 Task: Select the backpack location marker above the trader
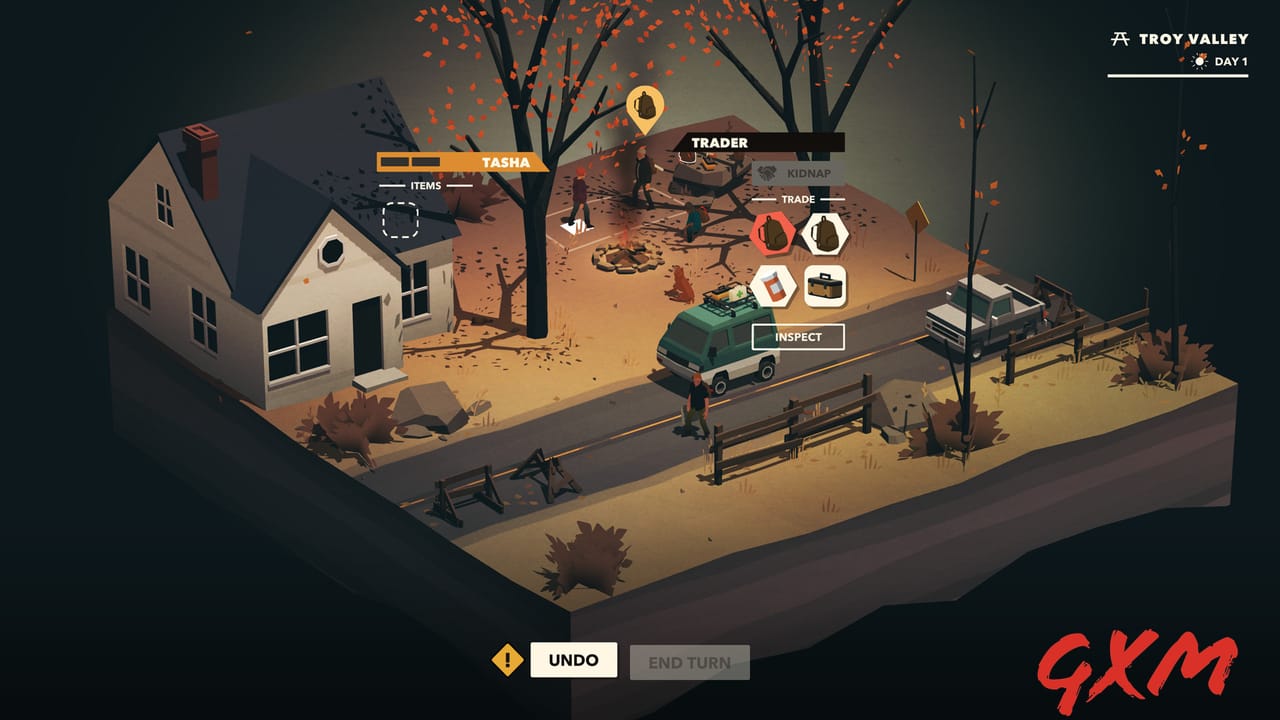point(648,105)
